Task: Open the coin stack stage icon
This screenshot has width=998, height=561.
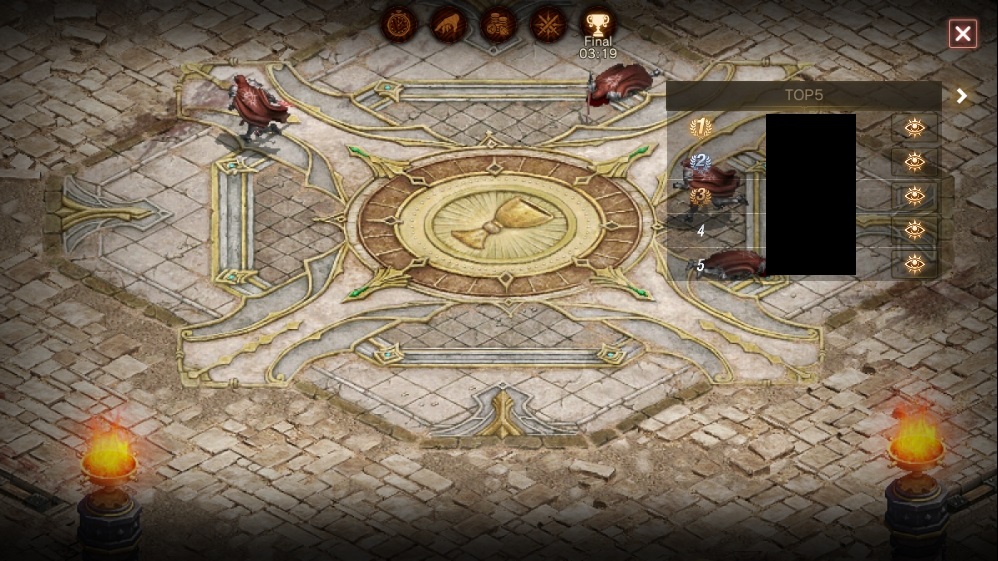Action: 498,24
